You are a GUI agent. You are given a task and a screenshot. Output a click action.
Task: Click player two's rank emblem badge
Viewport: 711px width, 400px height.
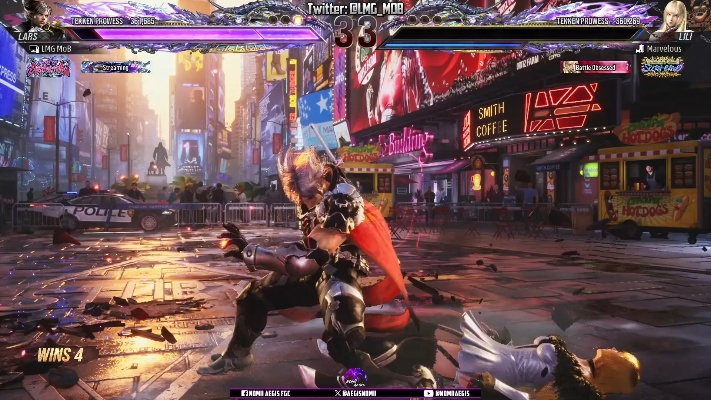coord(661,67)
